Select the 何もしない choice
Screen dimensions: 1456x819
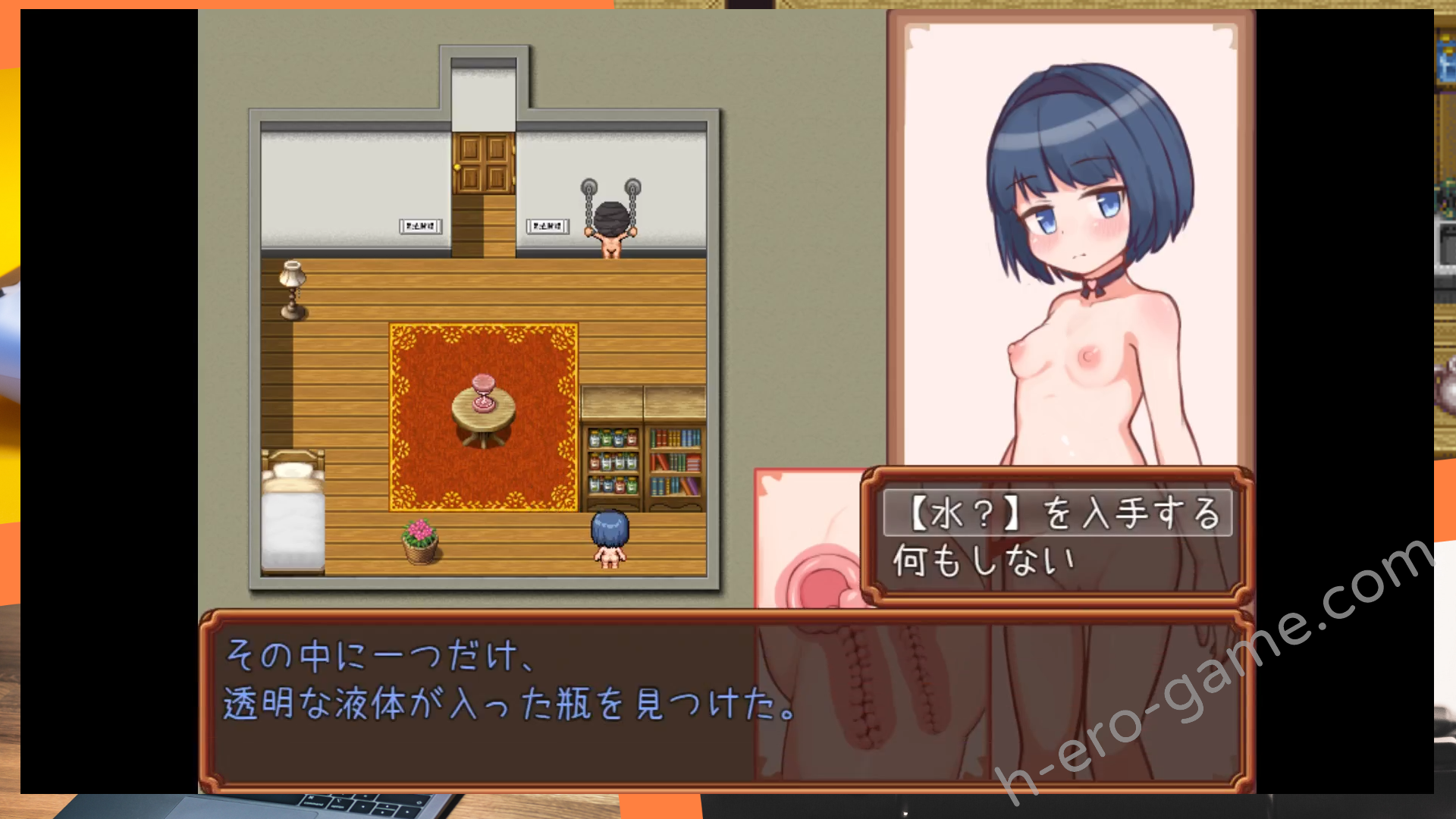[984, 562]
